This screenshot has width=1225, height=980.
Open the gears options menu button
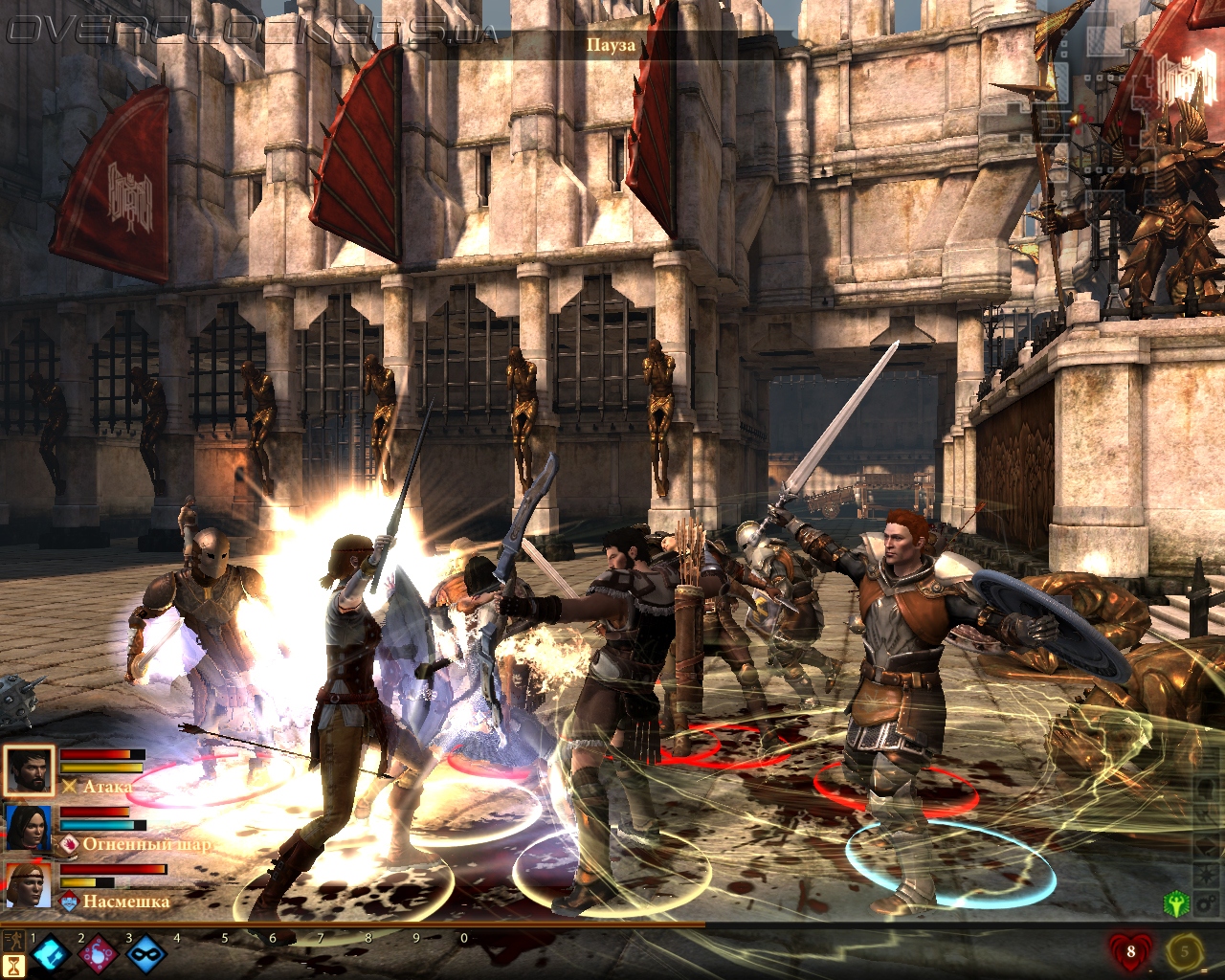[1207, 902]
